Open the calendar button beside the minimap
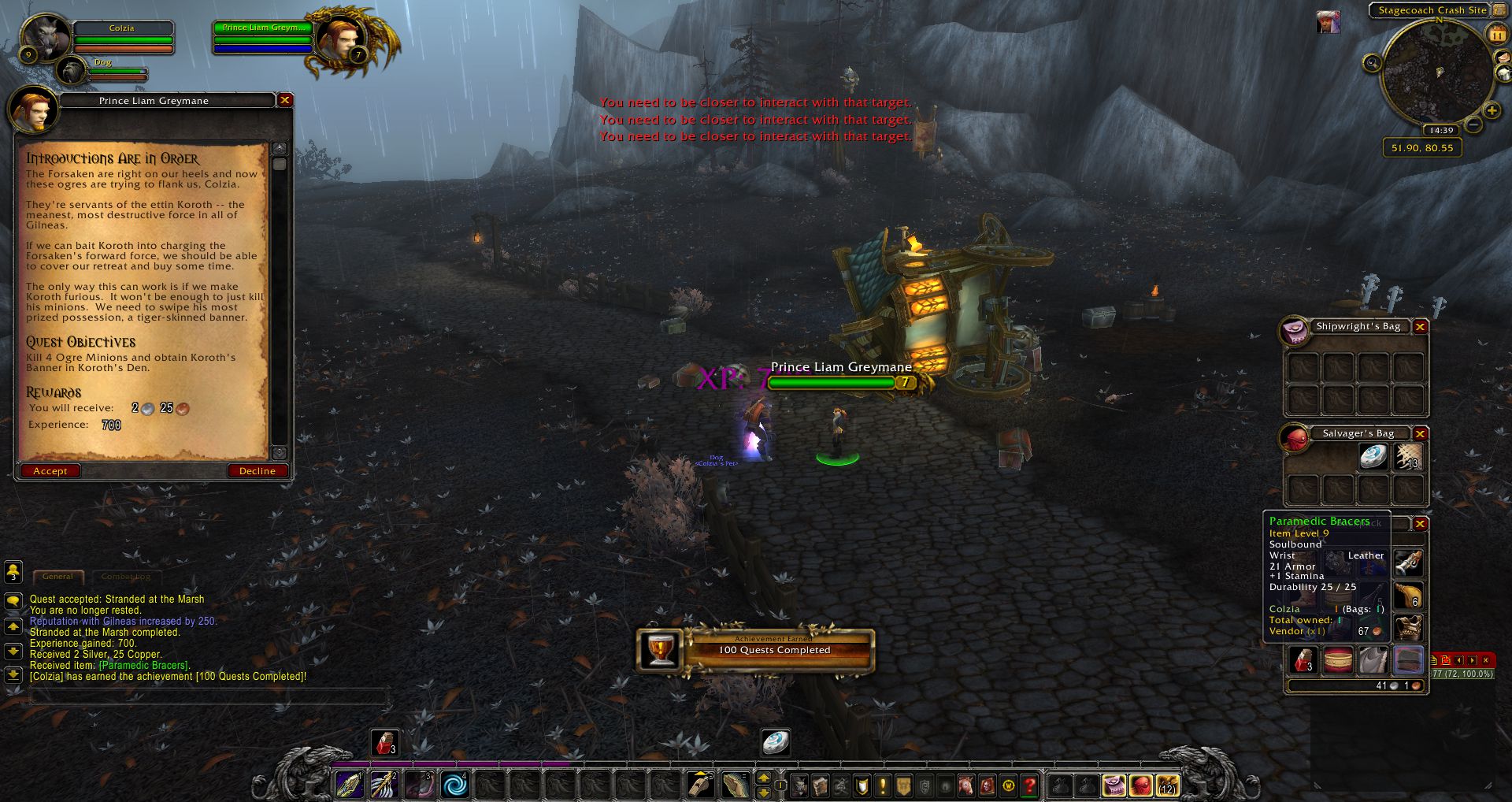Image resolution: width=1512 pixels, height=802 pixels. [x=1495, y=34]
